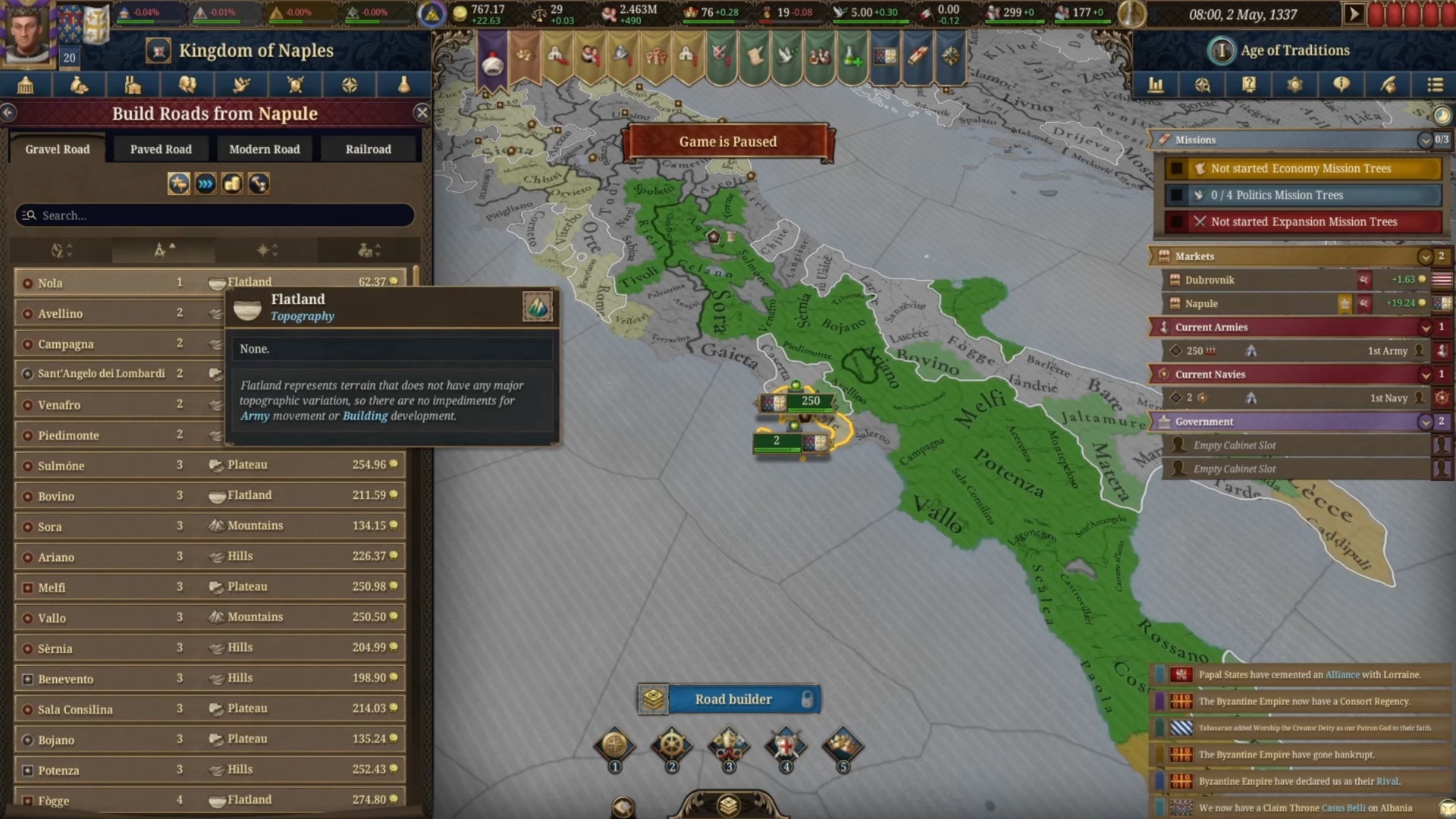
Task: Toggle the cost sort in the roads panel
Action: (368, 250)
